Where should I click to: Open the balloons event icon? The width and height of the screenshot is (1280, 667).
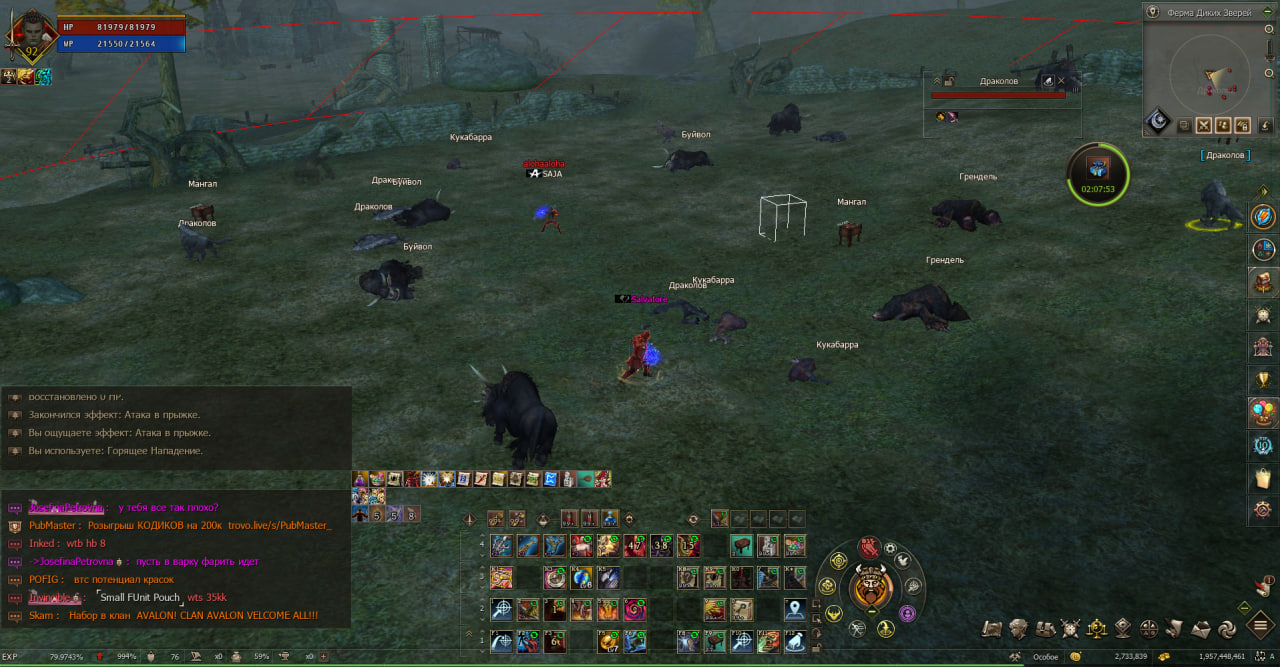tap(1263, 412)
